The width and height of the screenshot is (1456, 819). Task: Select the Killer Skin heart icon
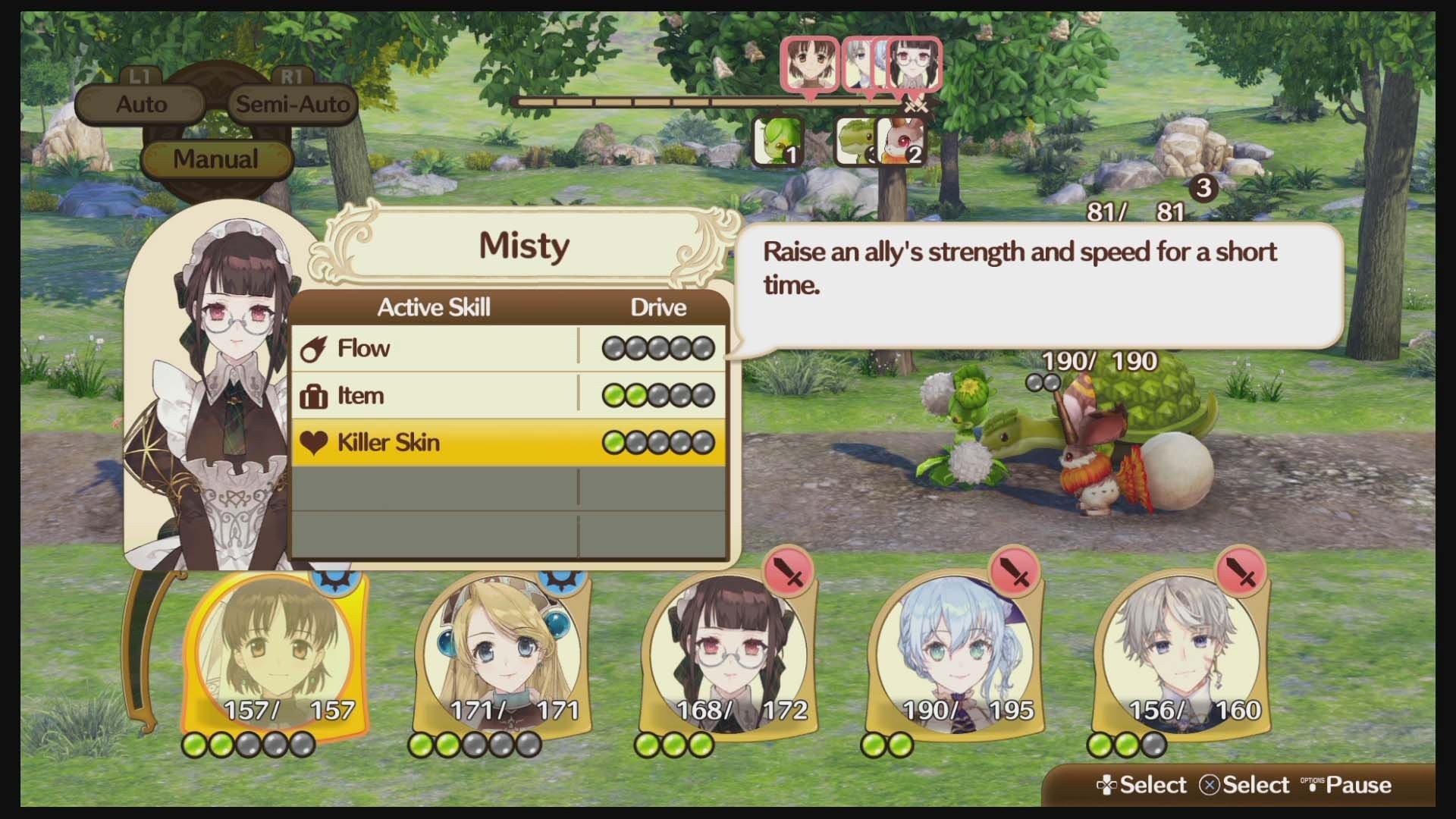tap(315, 442)
